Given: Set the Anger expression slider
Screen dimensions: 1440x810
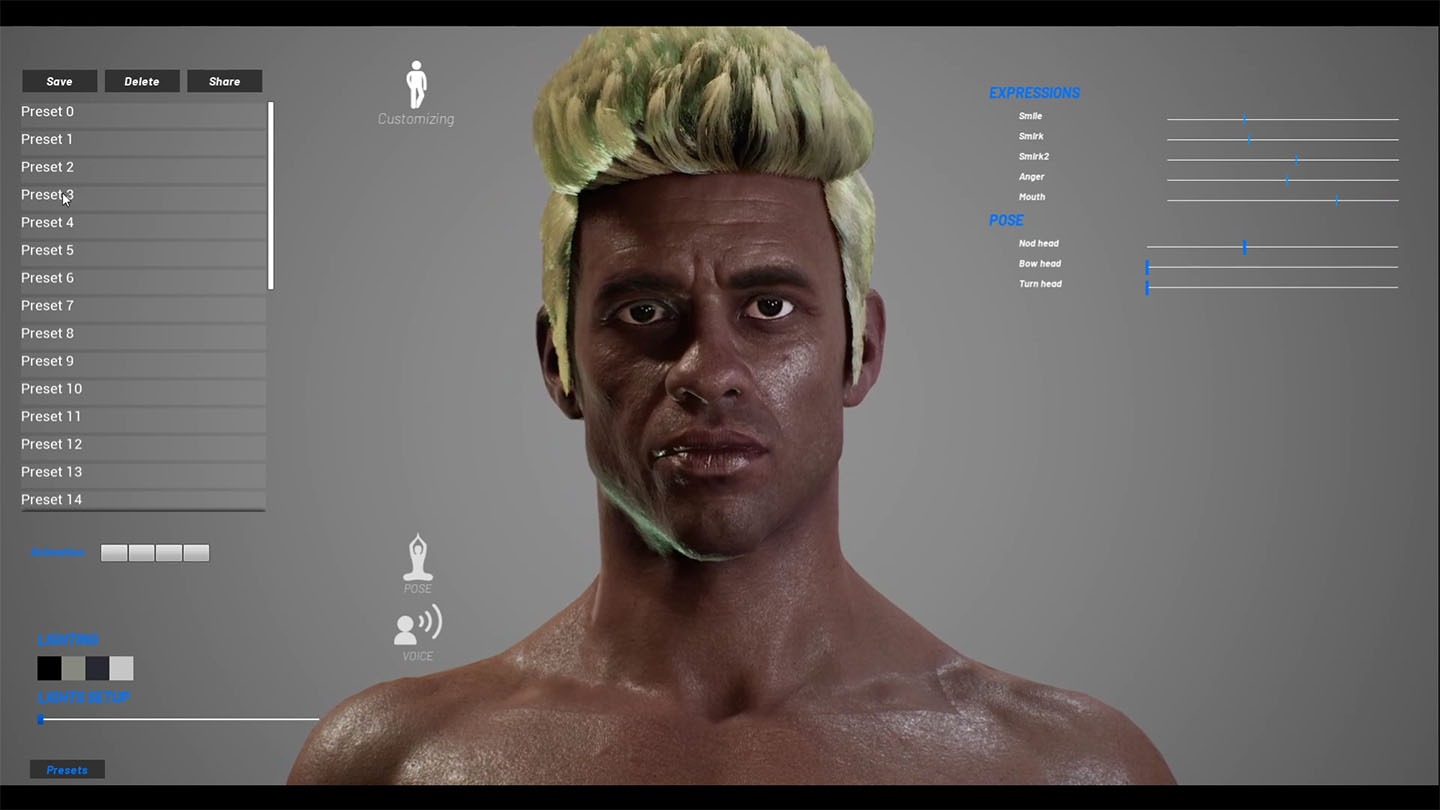Looking at the screenshot, I should pos(1287,180).
